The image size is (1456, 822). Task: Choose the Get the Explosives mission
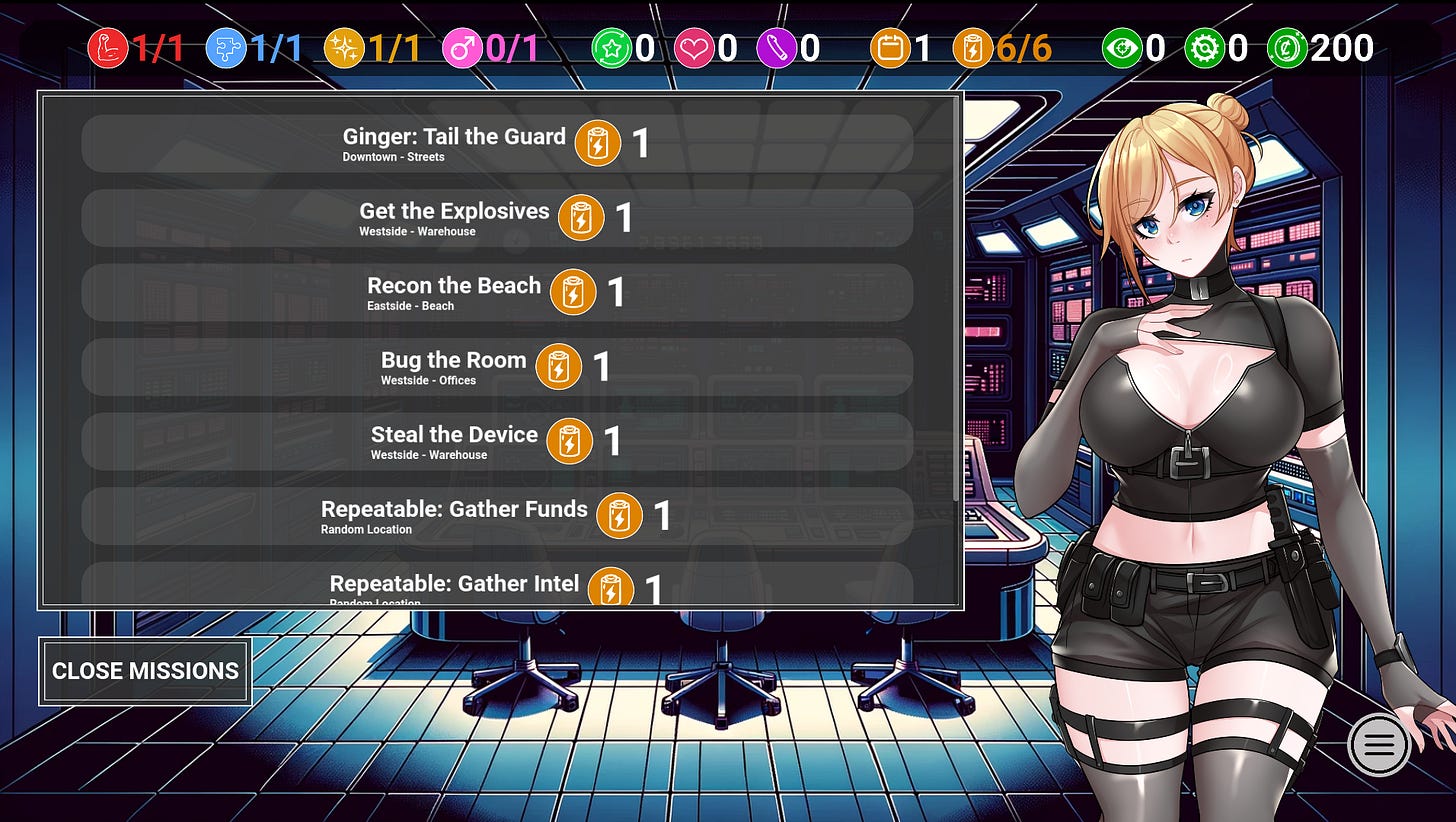(496, 218)
